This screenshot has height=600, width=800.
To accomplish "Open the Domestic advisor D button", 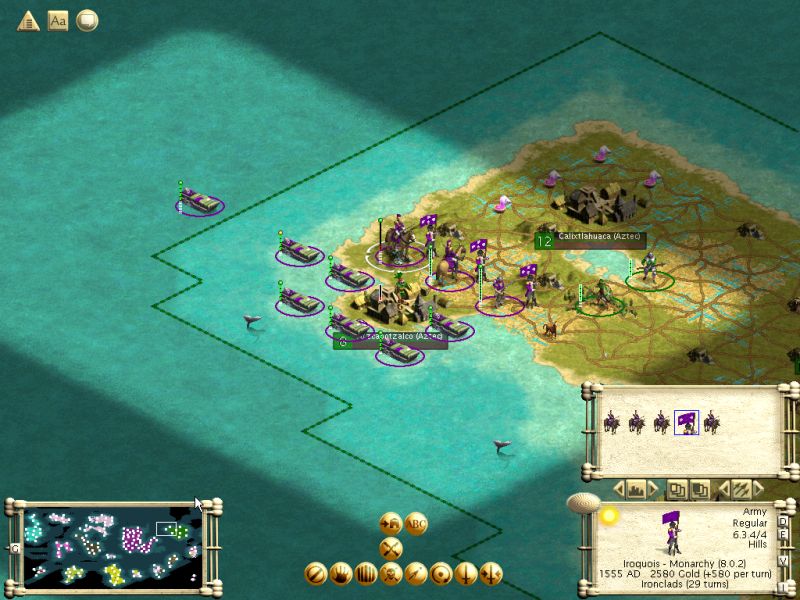I will click(783, 522).
